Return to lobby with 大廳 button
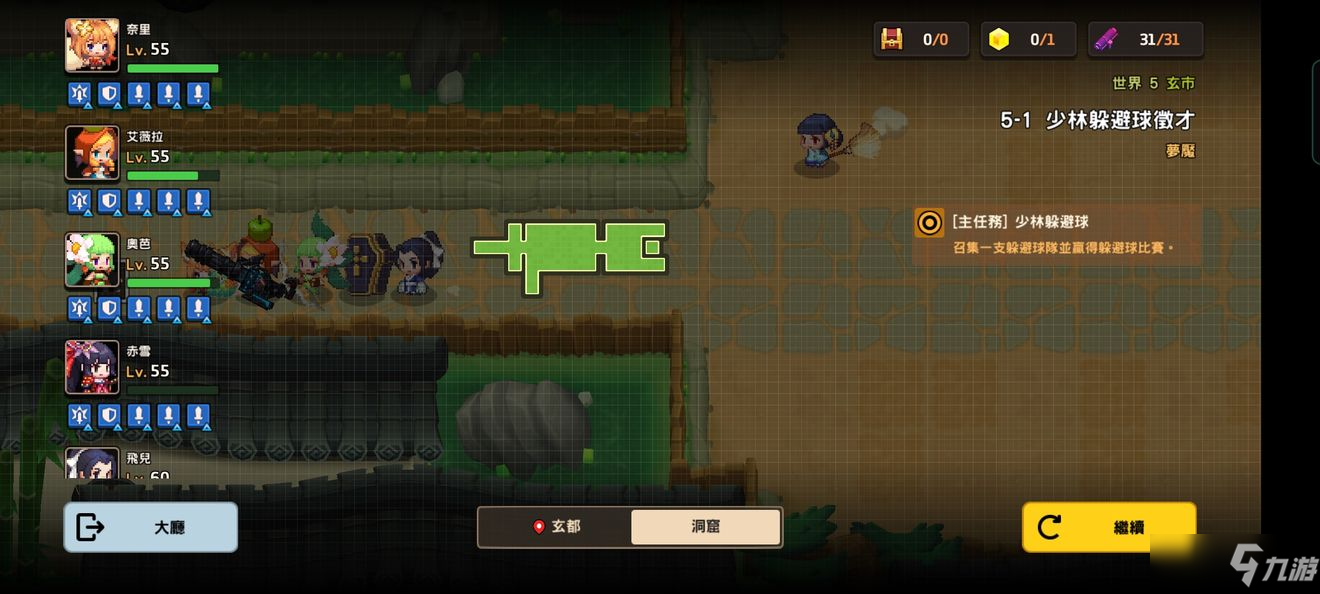This screenshot has height=594, width=1320. point(151,527)
